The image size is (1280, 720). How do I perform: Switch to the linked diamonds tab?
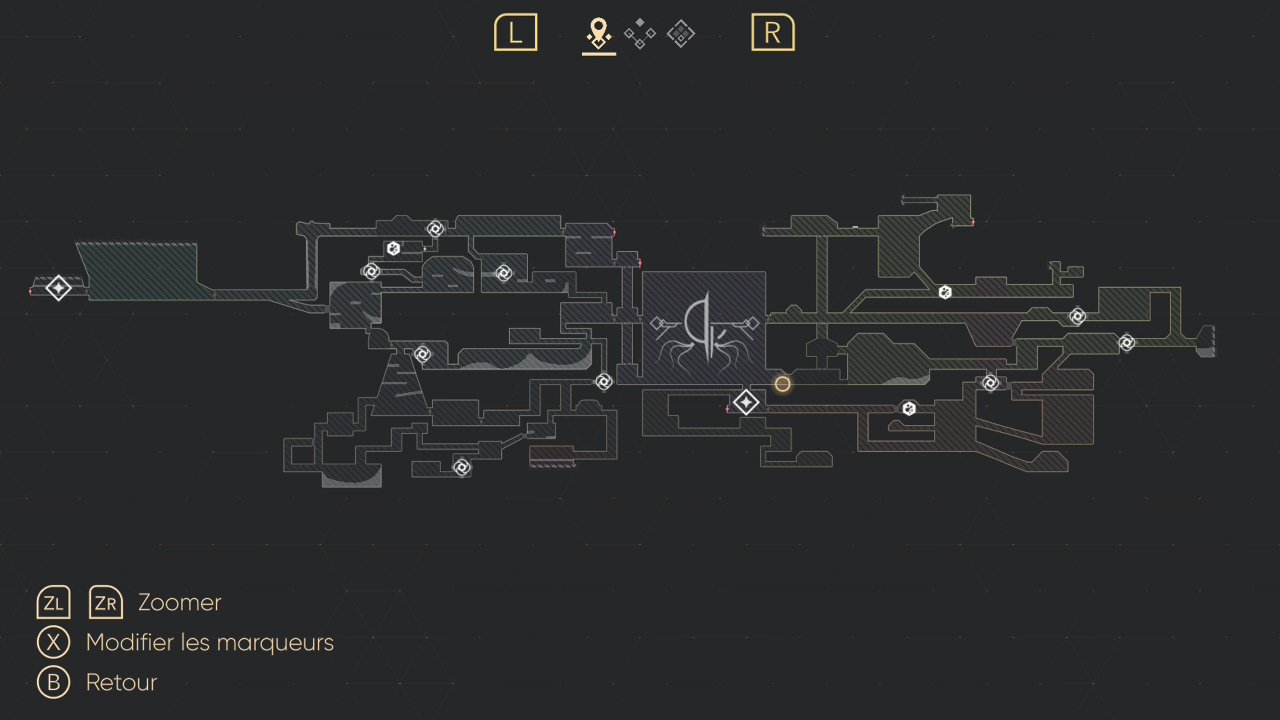[x=640, y=33]
